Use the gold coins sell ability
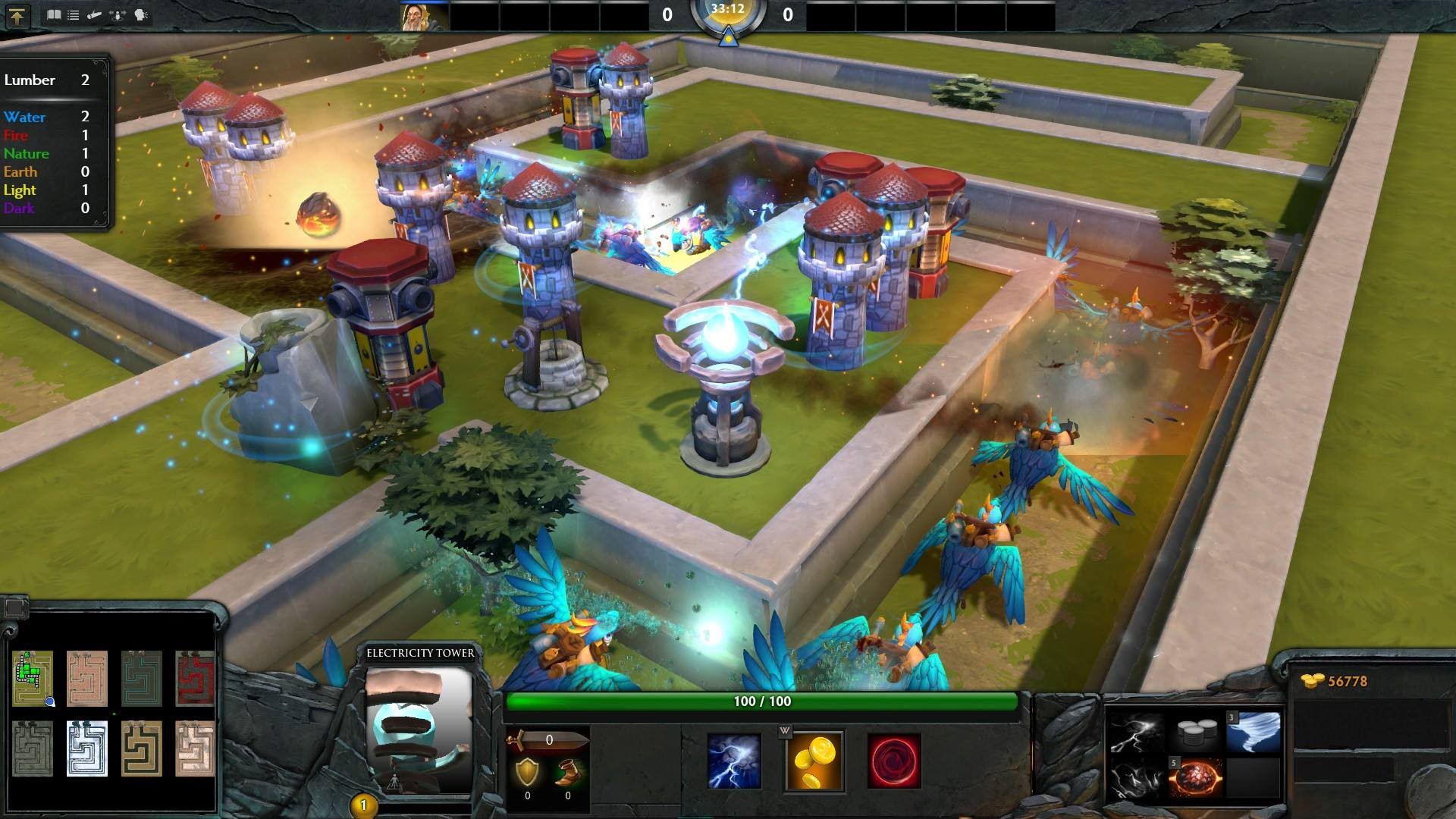This screenshot has width=1456, height=819. 814,761
